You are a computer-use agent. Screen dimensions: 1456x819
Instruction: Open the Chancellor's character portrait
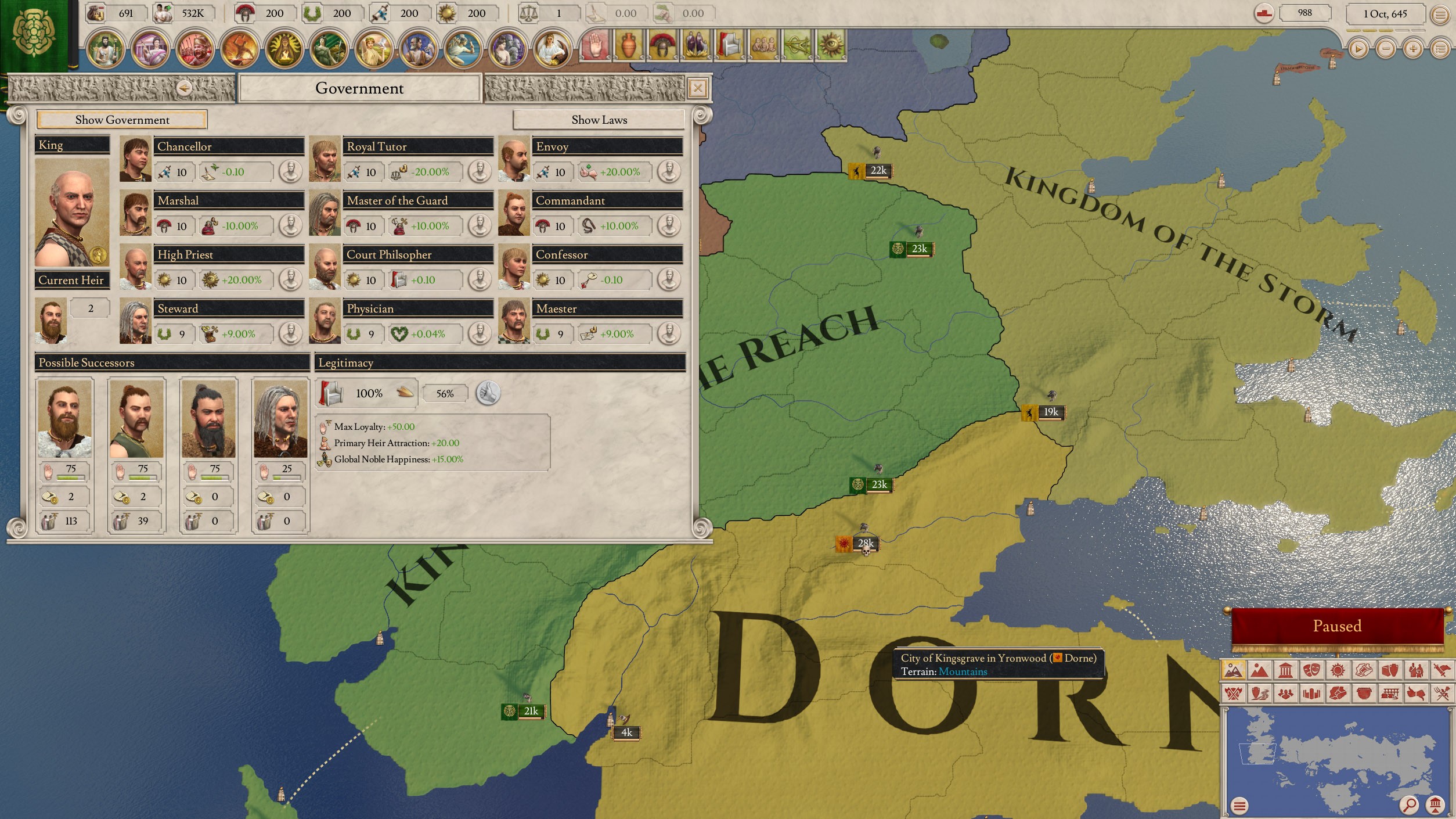(135, 159)
